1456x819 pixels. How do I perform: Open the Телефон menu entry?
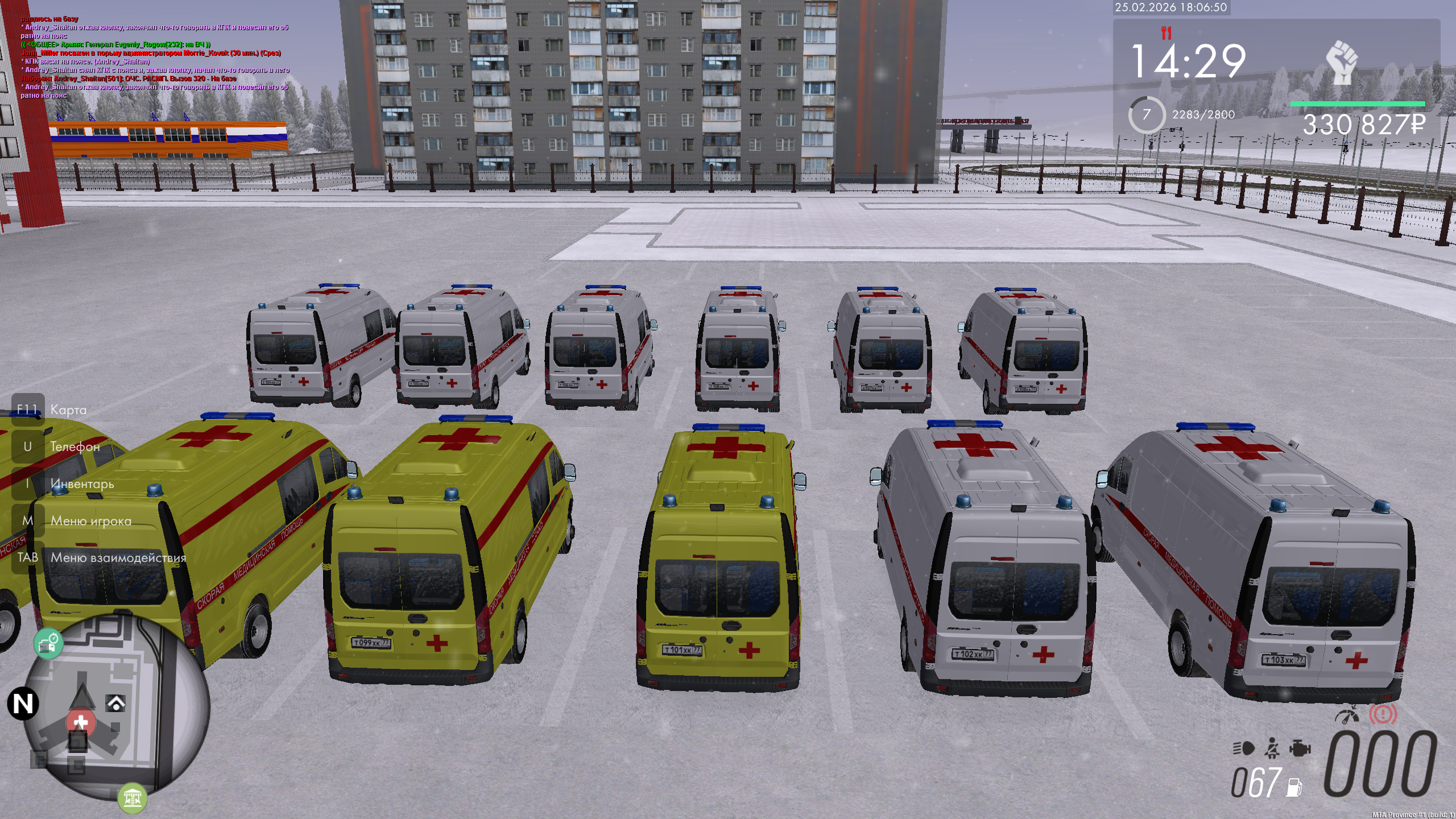tap(75, 446)
